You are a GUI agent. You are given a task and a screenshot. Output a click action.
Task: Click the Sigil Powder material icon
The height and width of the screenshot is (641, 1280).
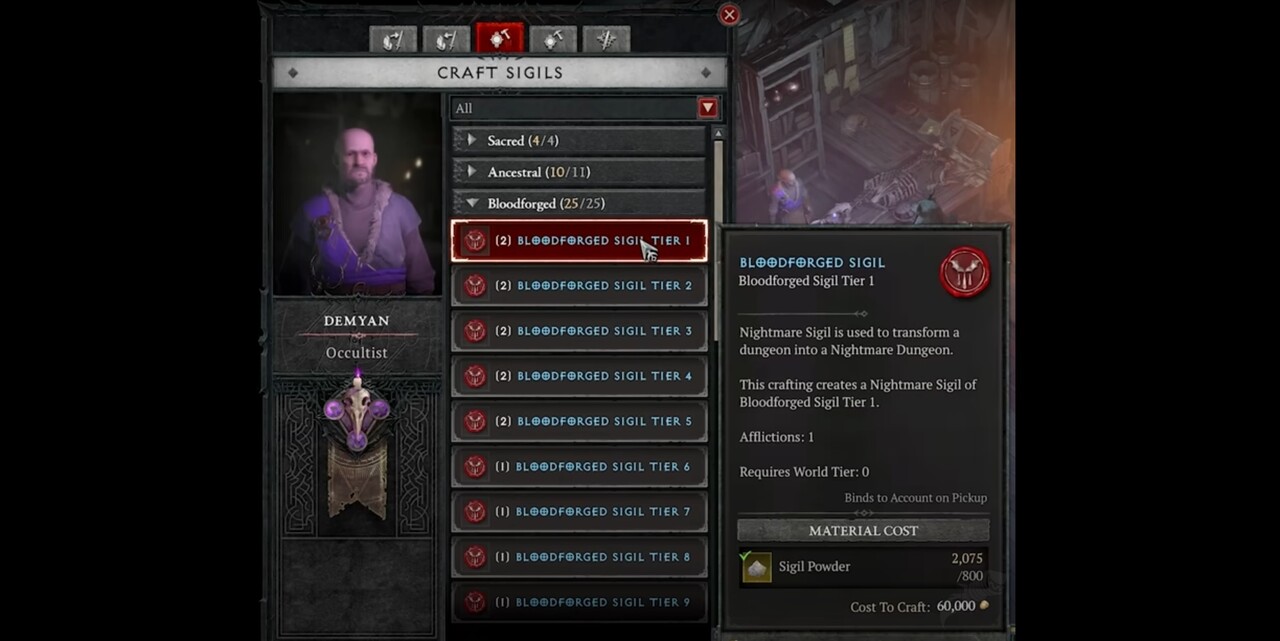pos(757,568)
